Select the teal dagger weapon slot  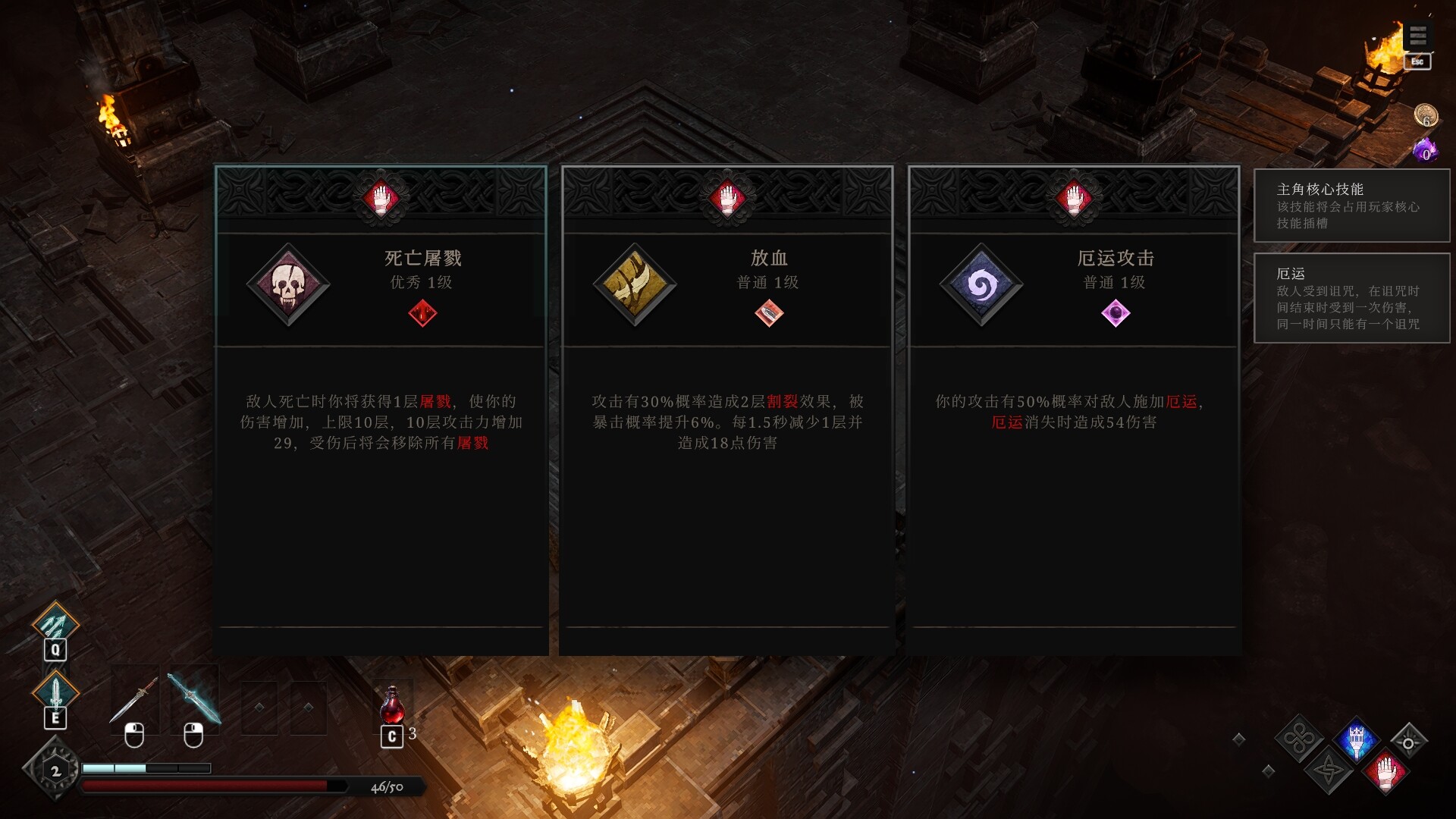pos(193,699)
